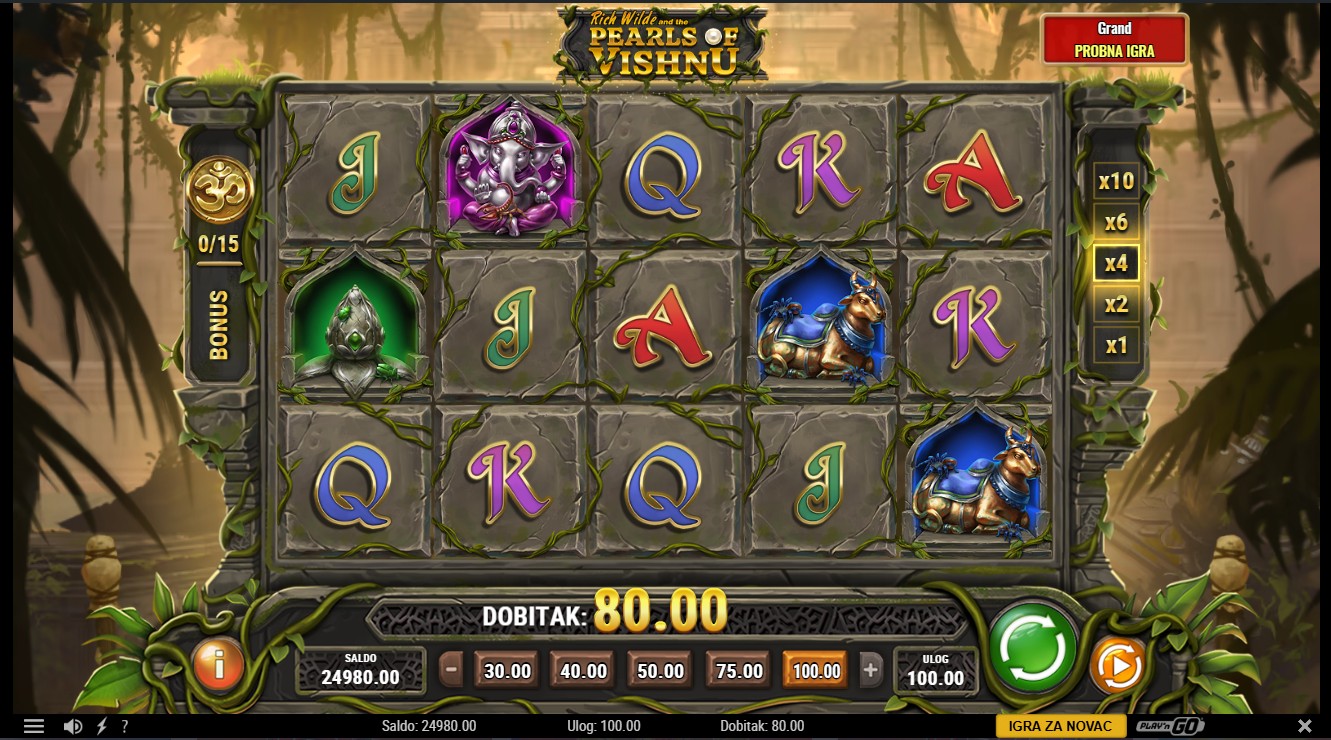Viewport: 1331px width, 740px height.
Task: Toggle sound with the speaker icon
Action: (x=72, y=726)
